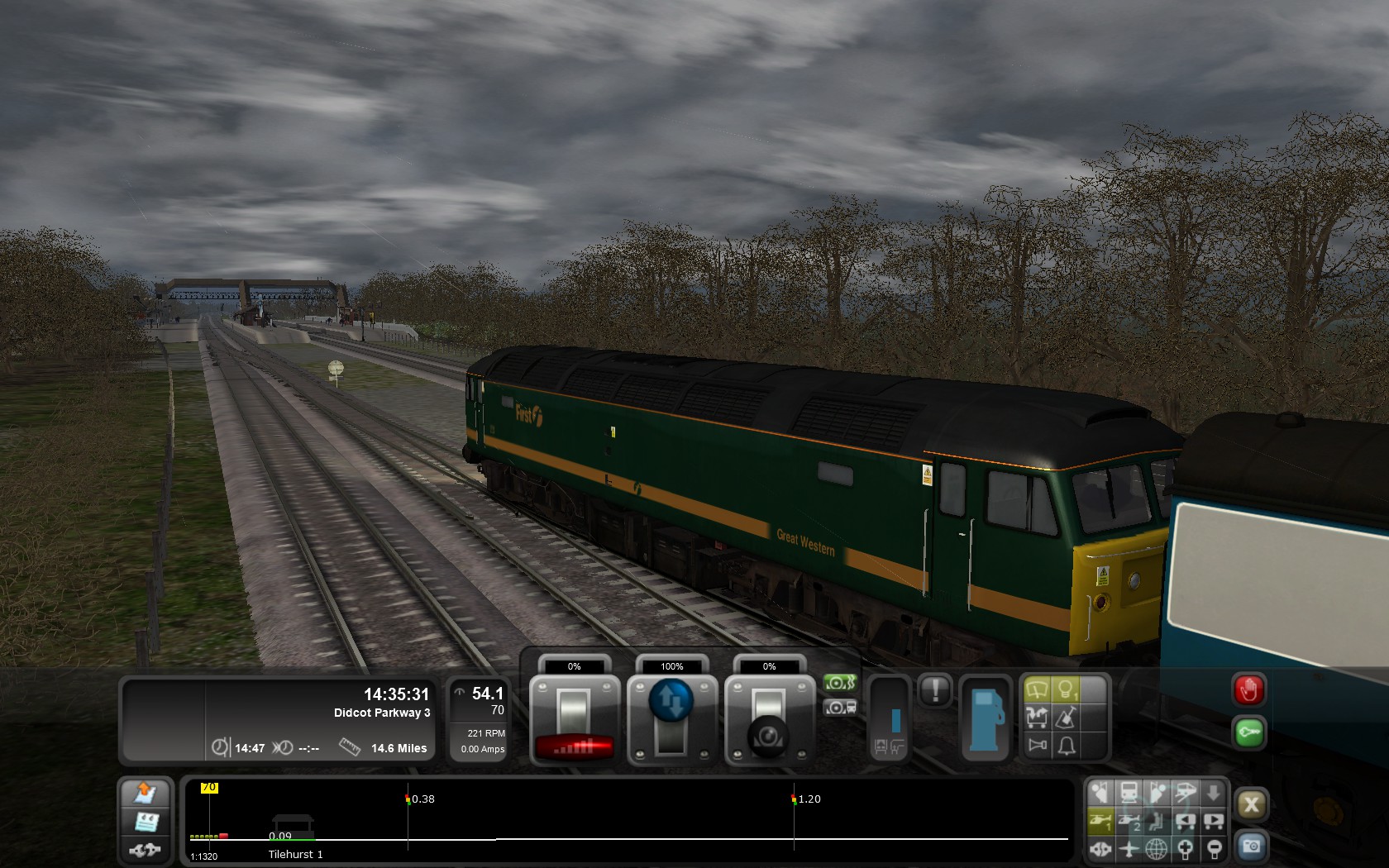
Task: Click the coupling manual couple icon
Action: tap(146, 849)
